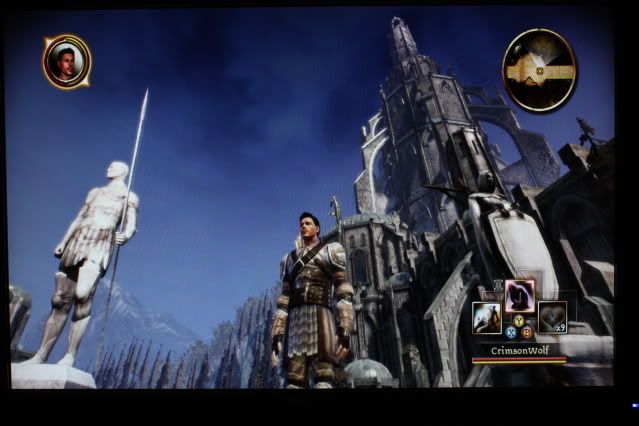
Task: Use the heart-shaped item with x9 count
Action: (551, 317)
